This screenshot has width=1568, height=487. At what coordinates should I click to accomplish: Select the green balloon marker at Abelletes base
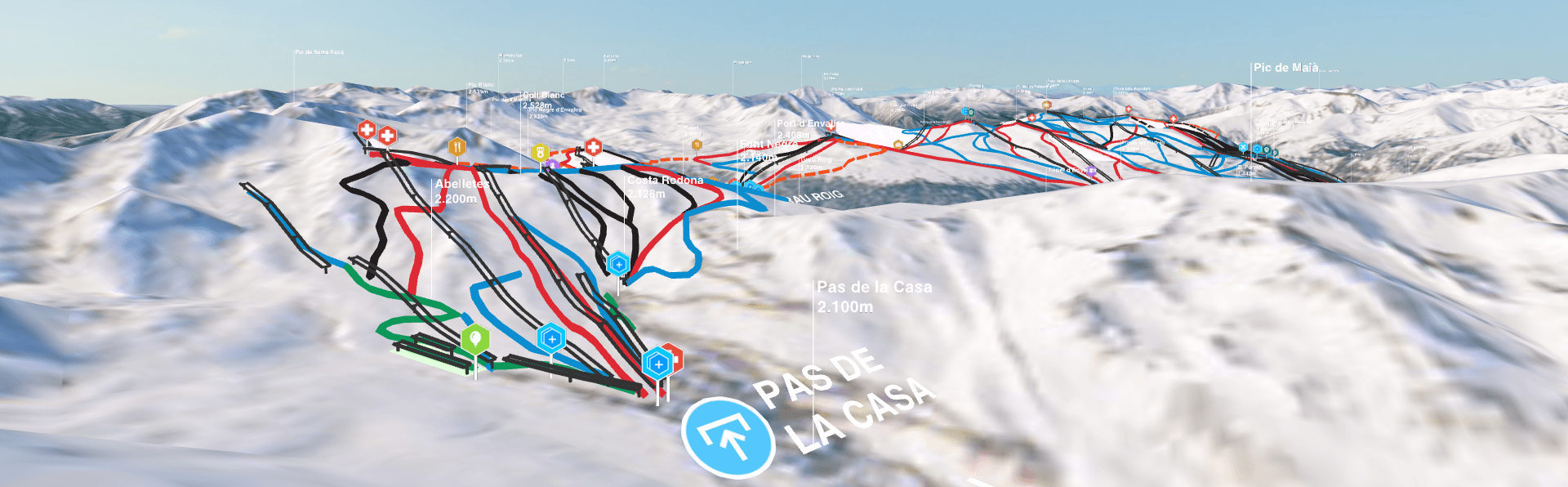475,338
